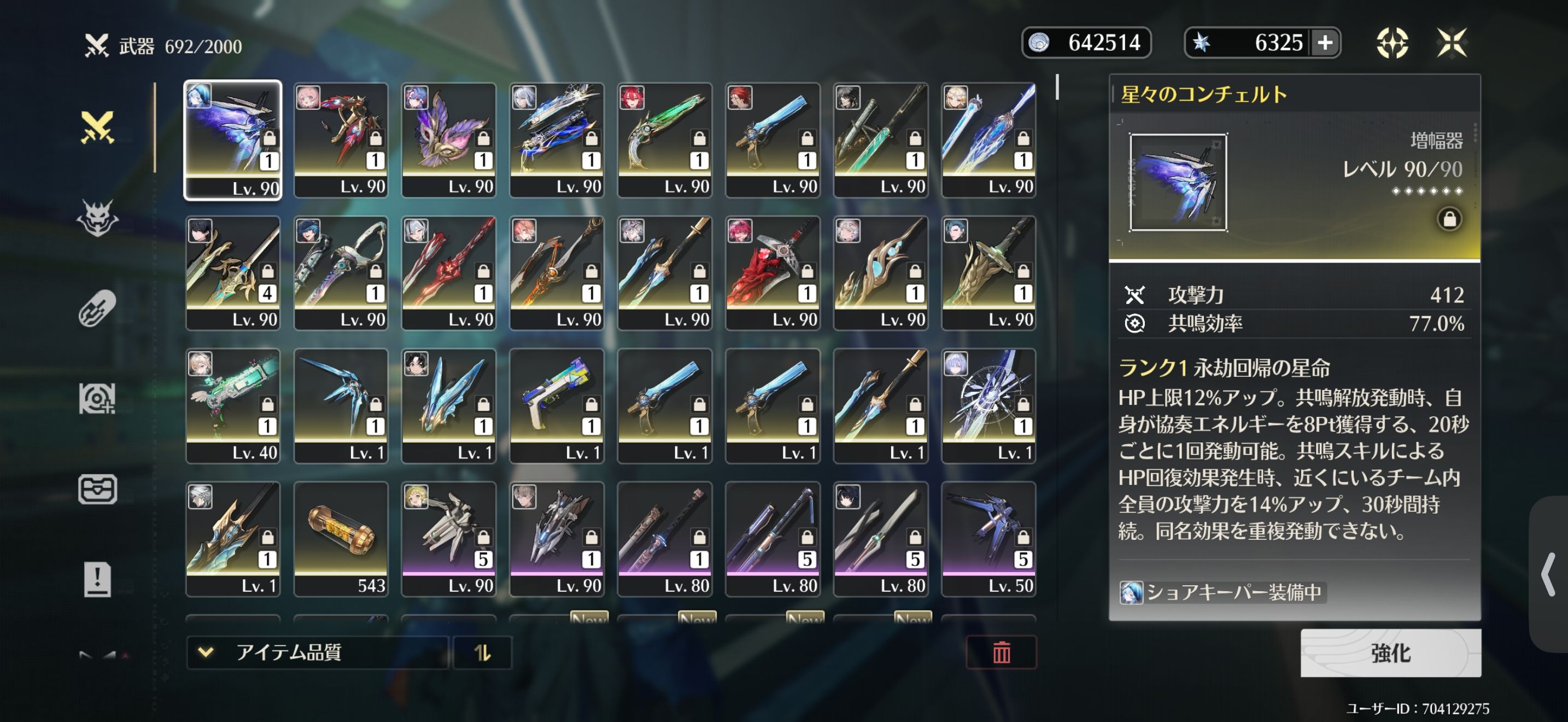Close the weapon inventory screen
This screenshot has width=1568, height=722.
(x=1452, y=43)
